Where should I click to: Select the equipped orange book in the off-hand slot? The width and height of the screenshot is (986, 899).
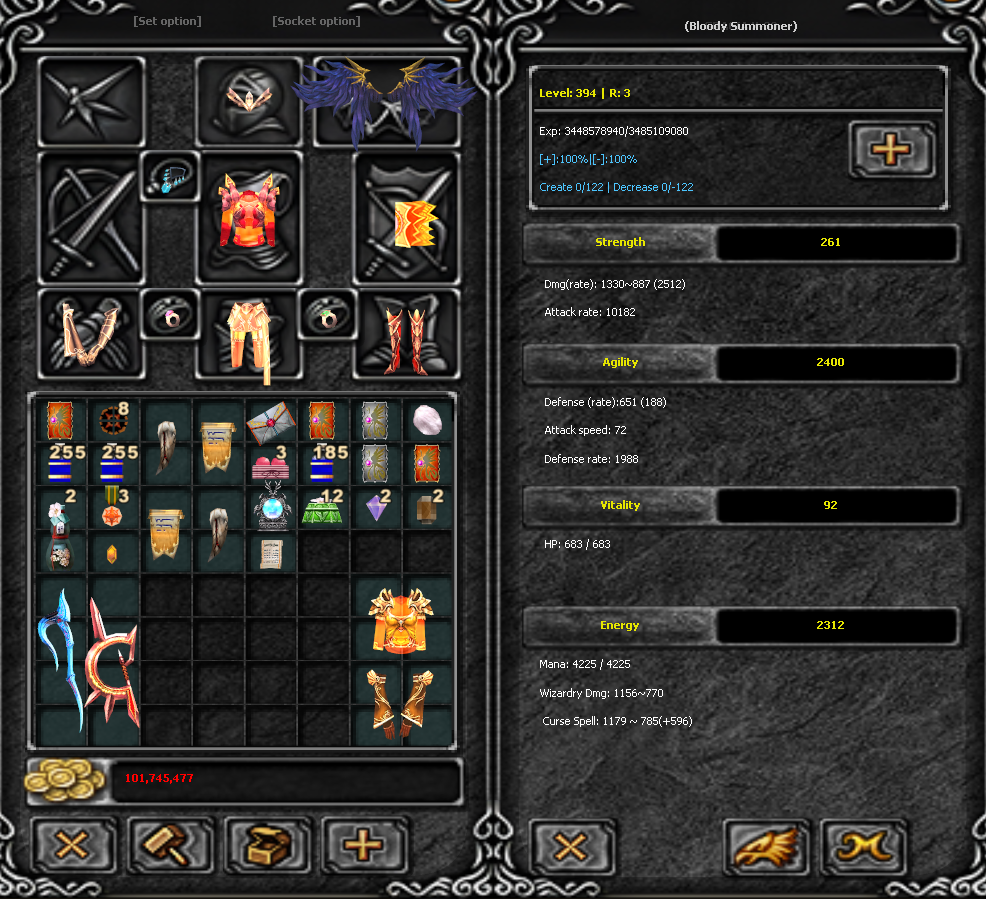click(408, 224)
